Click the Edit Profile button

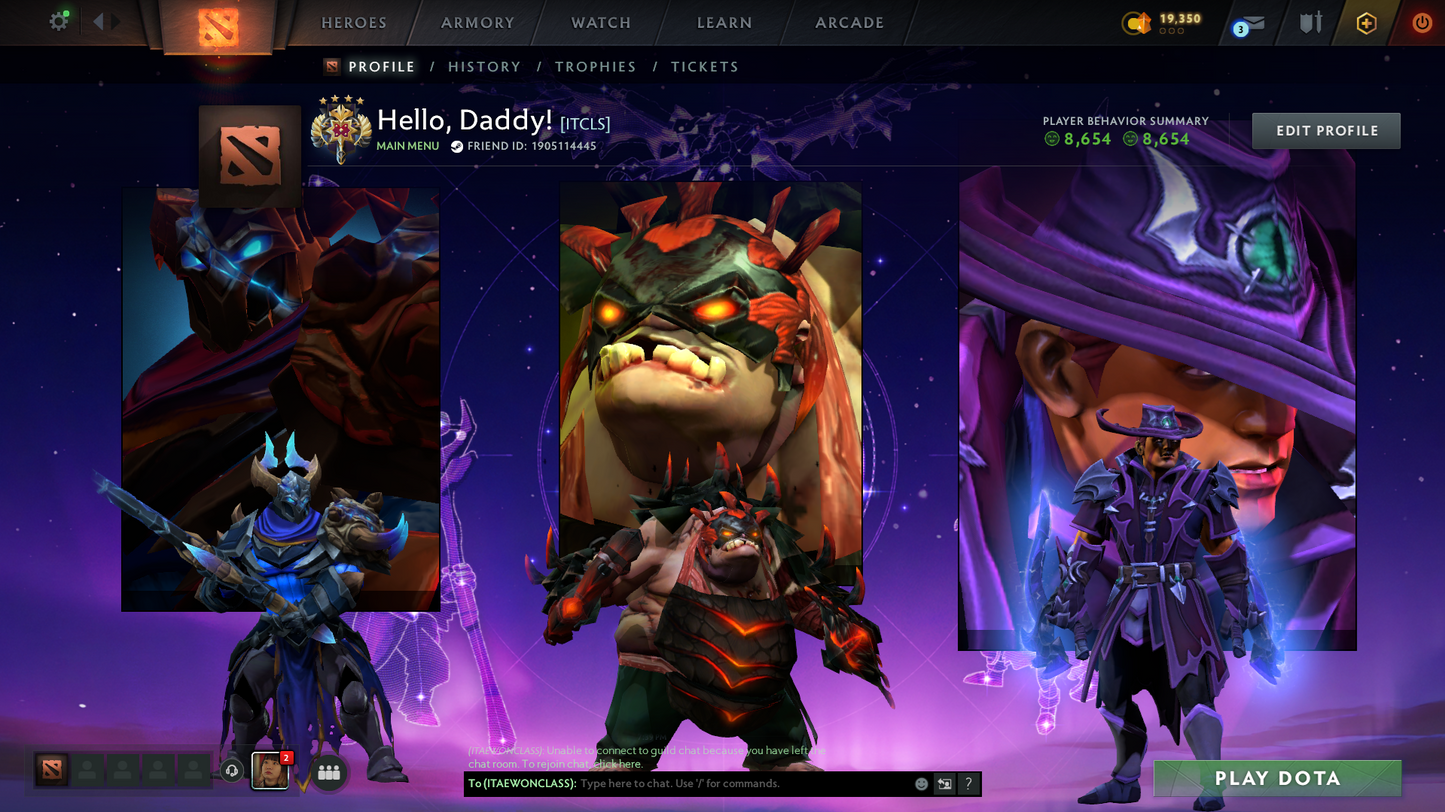[x=1326, y=131]
